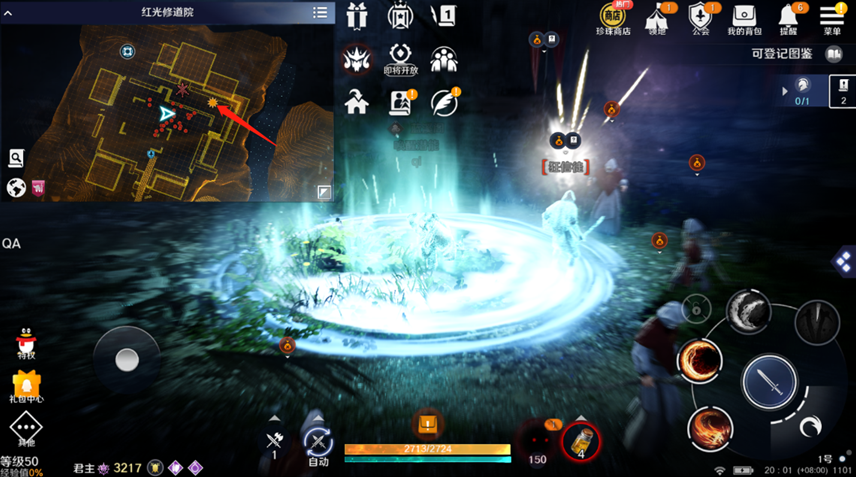
Task: Open the 领地 camp tent icon
Action: tap(656, 18)
